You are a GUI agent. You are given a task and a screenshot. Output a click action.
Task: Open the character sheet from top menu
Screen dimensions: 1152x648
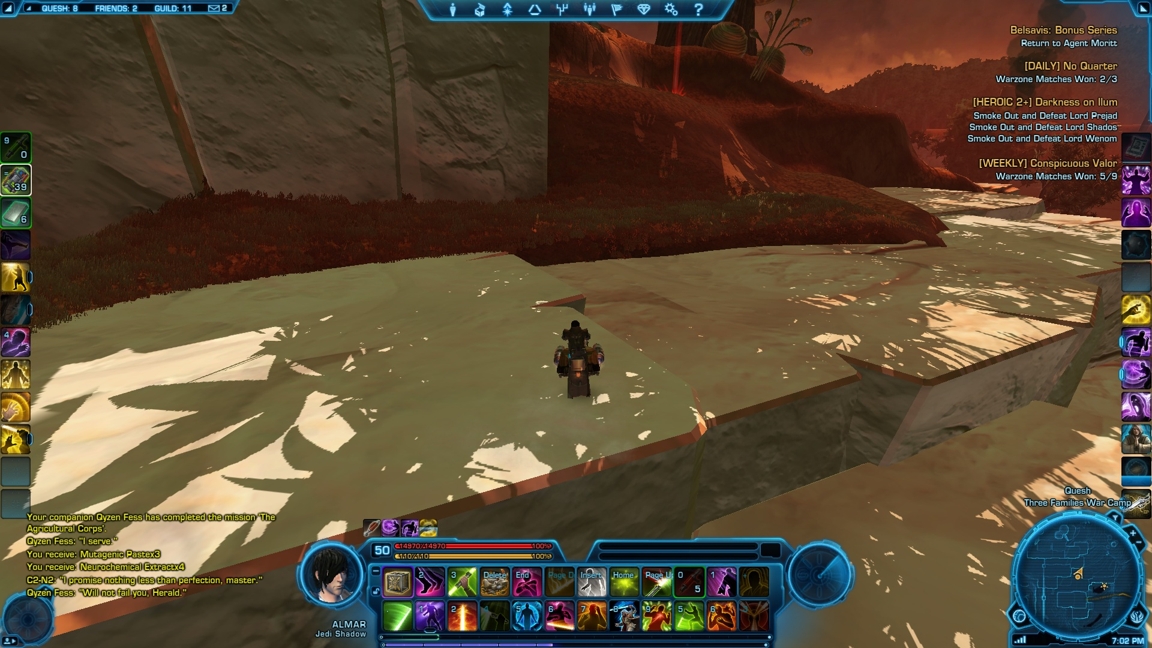coord(452,10)
